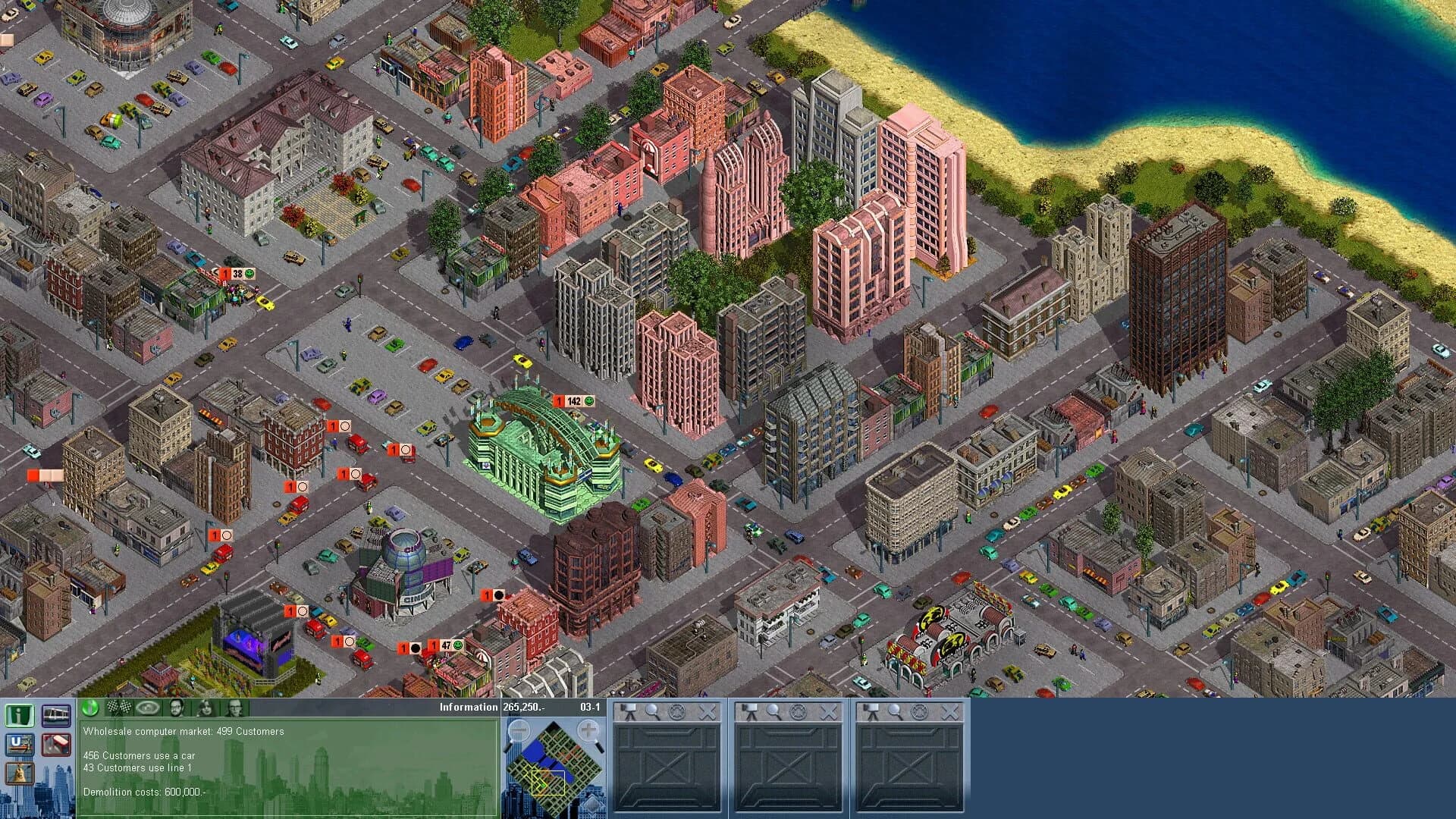Open the female advisor portrait tab
Viewport: 1456px width, 819px height.
204,708
